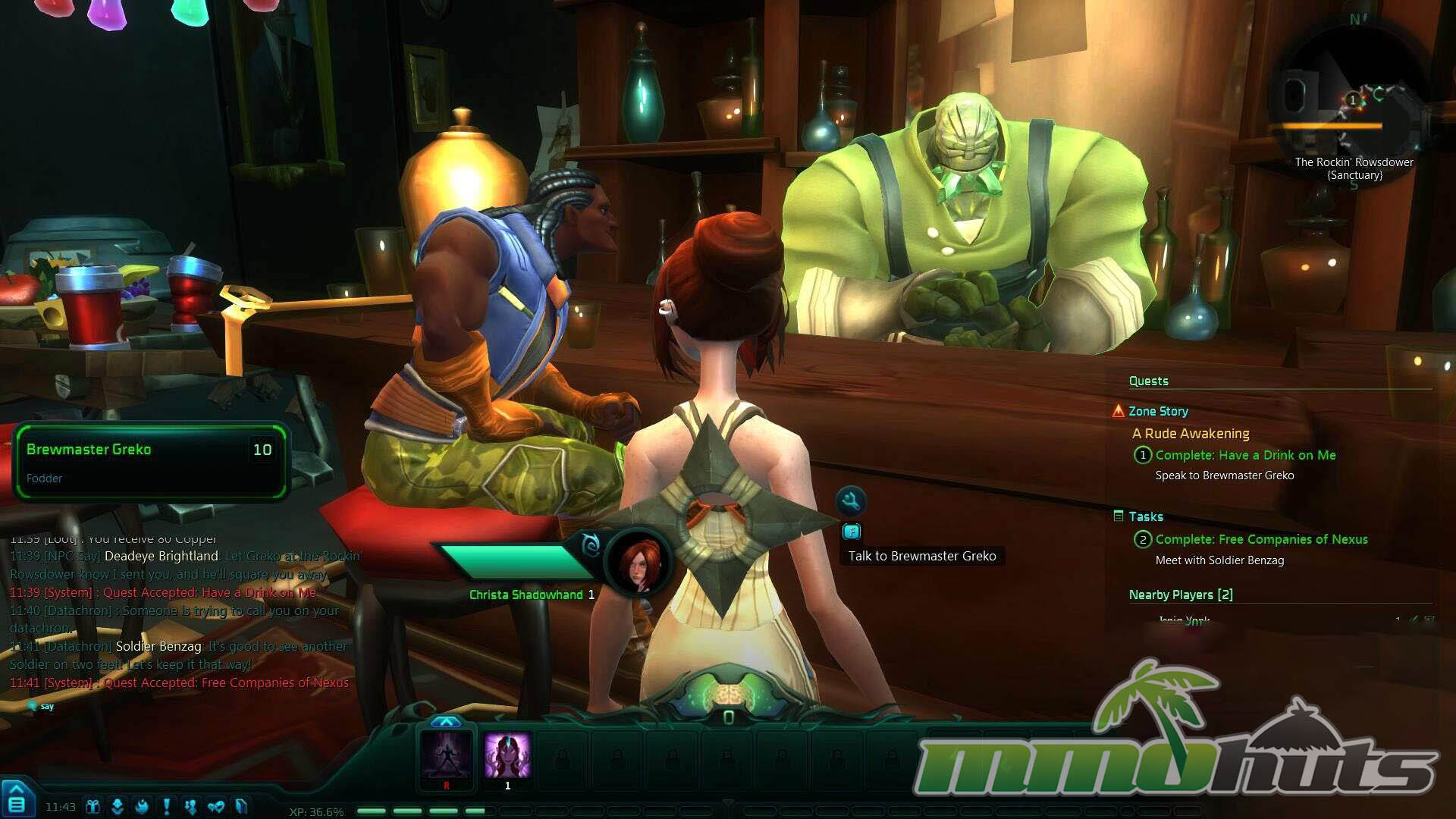Toggle the Tasks section header
The image size is (1456, 819).
[1145, 516]
